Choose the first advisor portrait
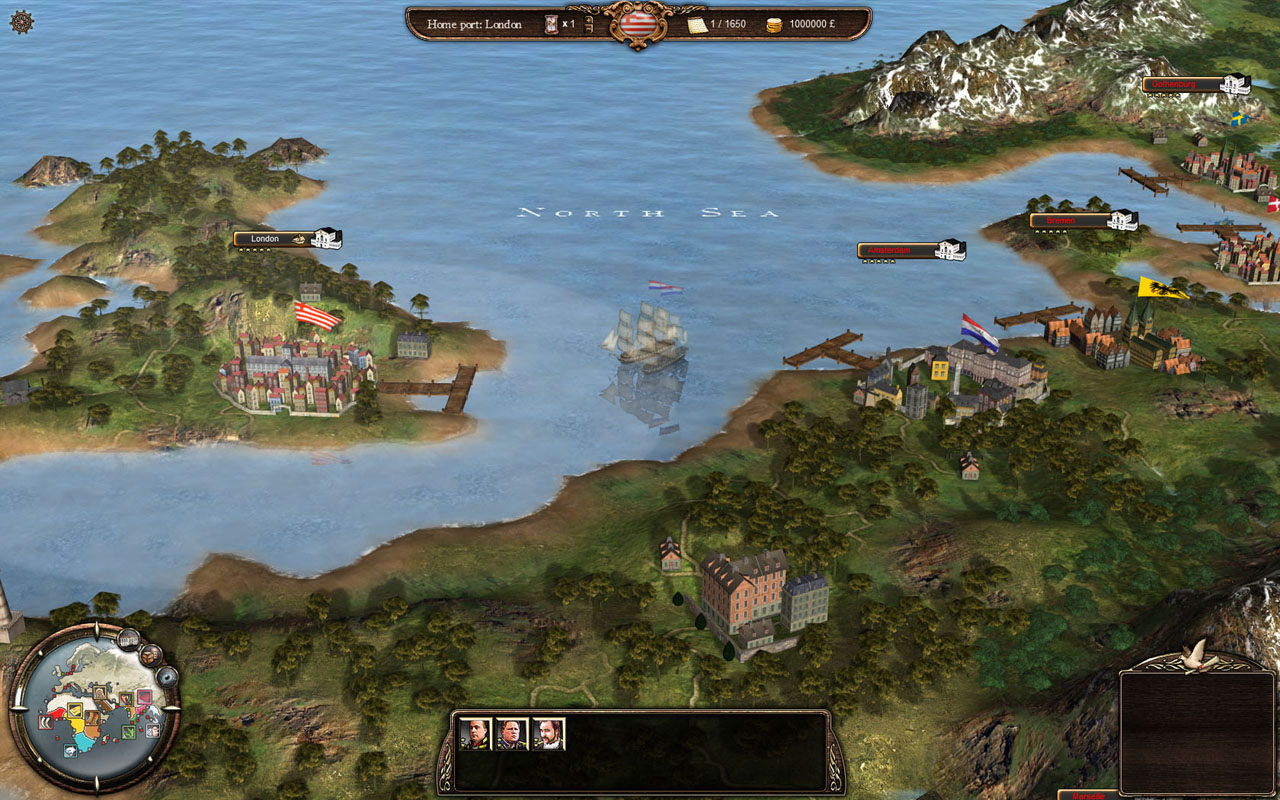1280x800 pixels. [x=475, y=734]
